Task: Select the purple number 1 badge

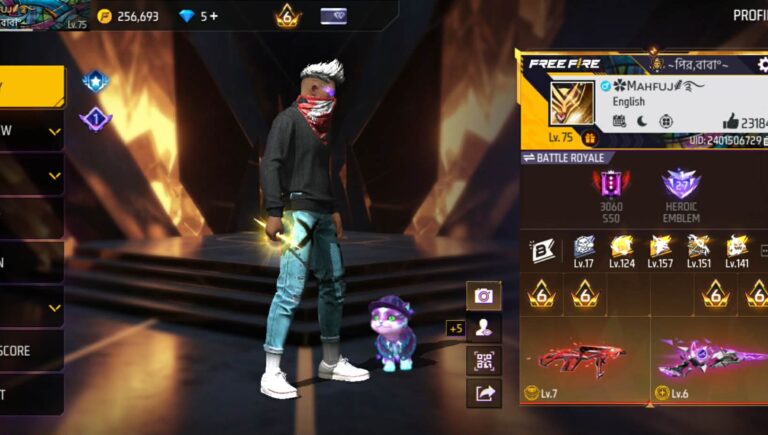Action: 95,119
